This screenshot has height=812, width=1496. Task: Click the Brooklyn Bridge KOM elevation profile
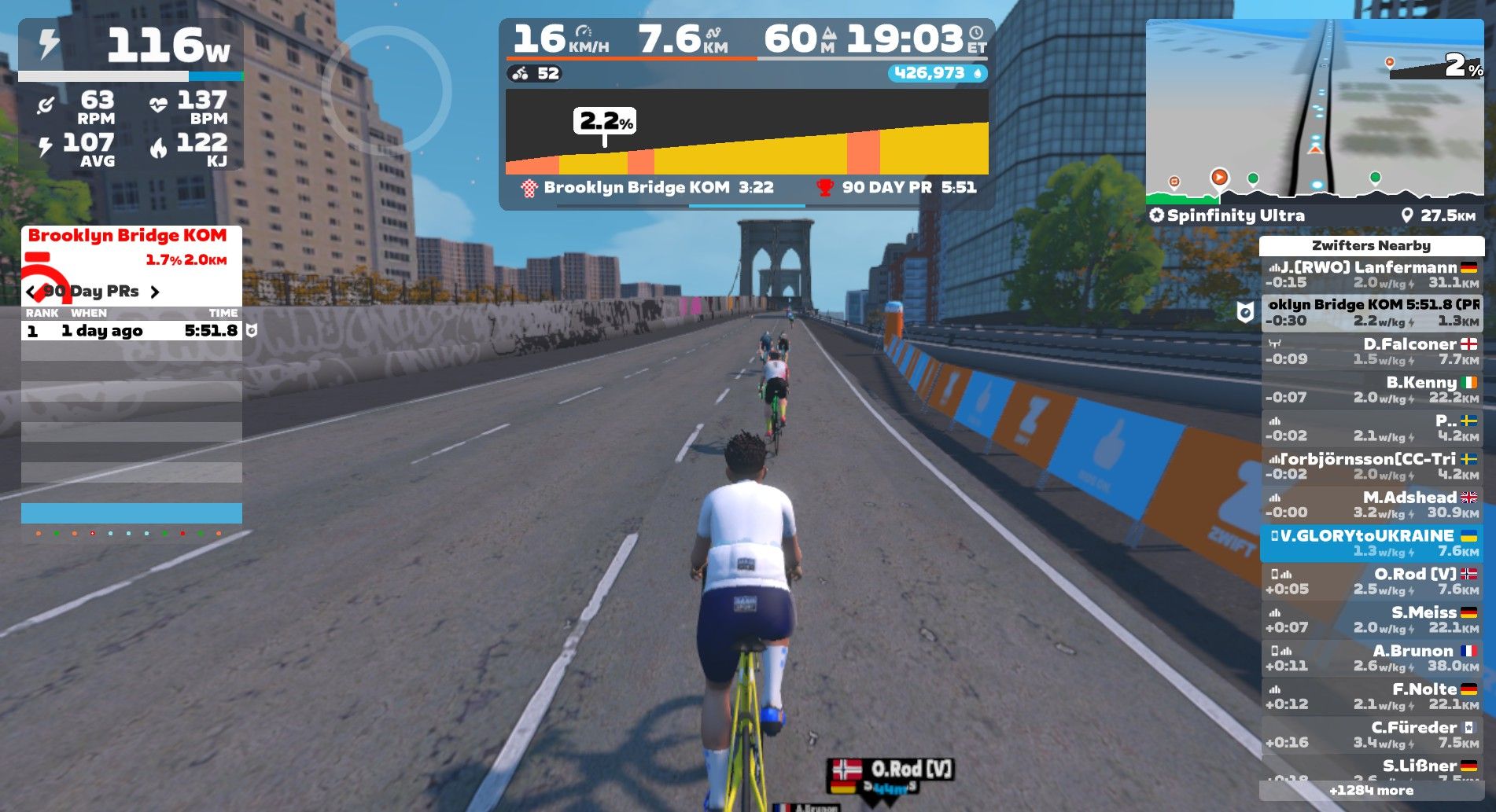coord(746,132)
